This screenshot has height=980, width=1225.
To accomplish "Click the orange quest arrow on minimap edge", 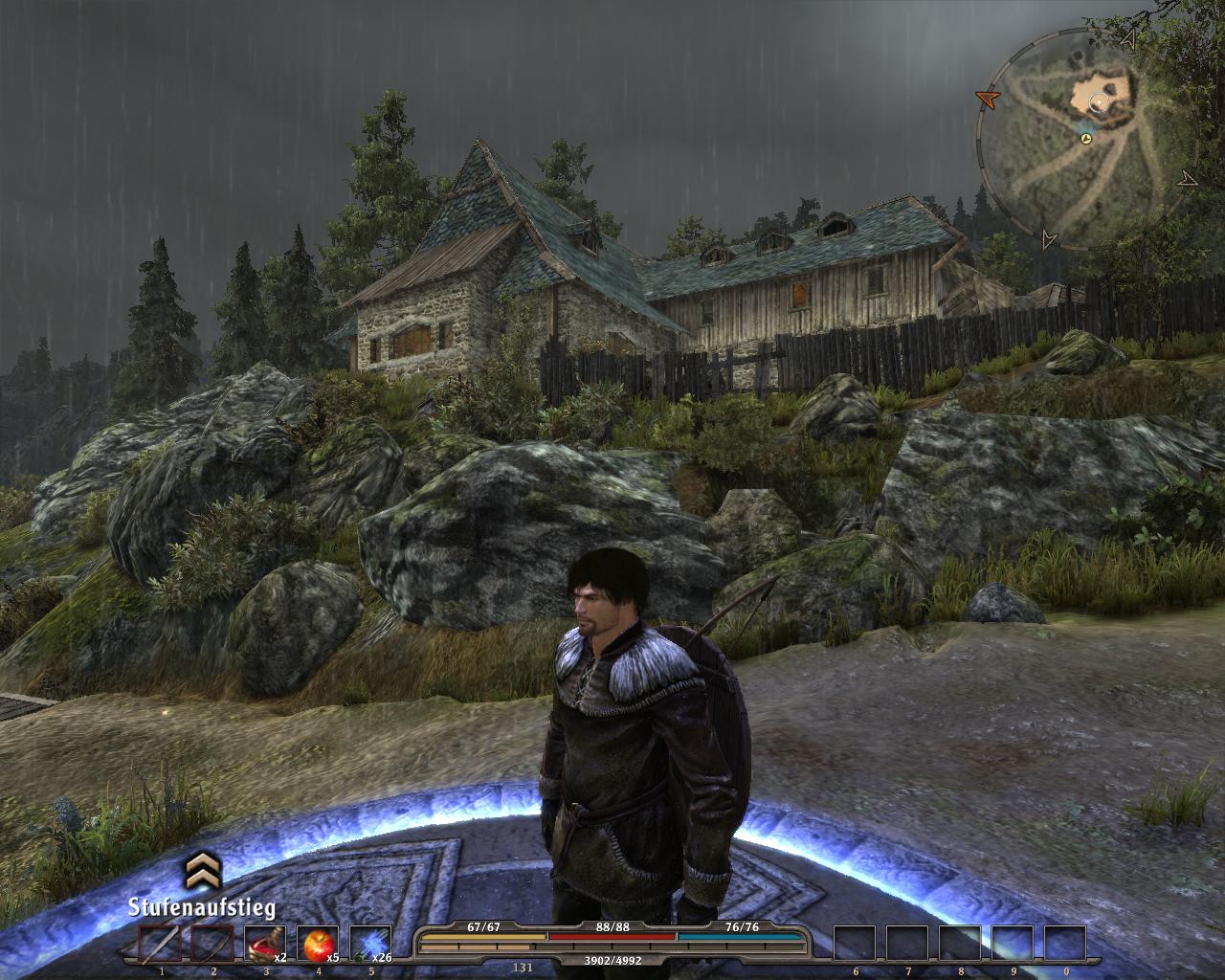I will click(987, 98).
